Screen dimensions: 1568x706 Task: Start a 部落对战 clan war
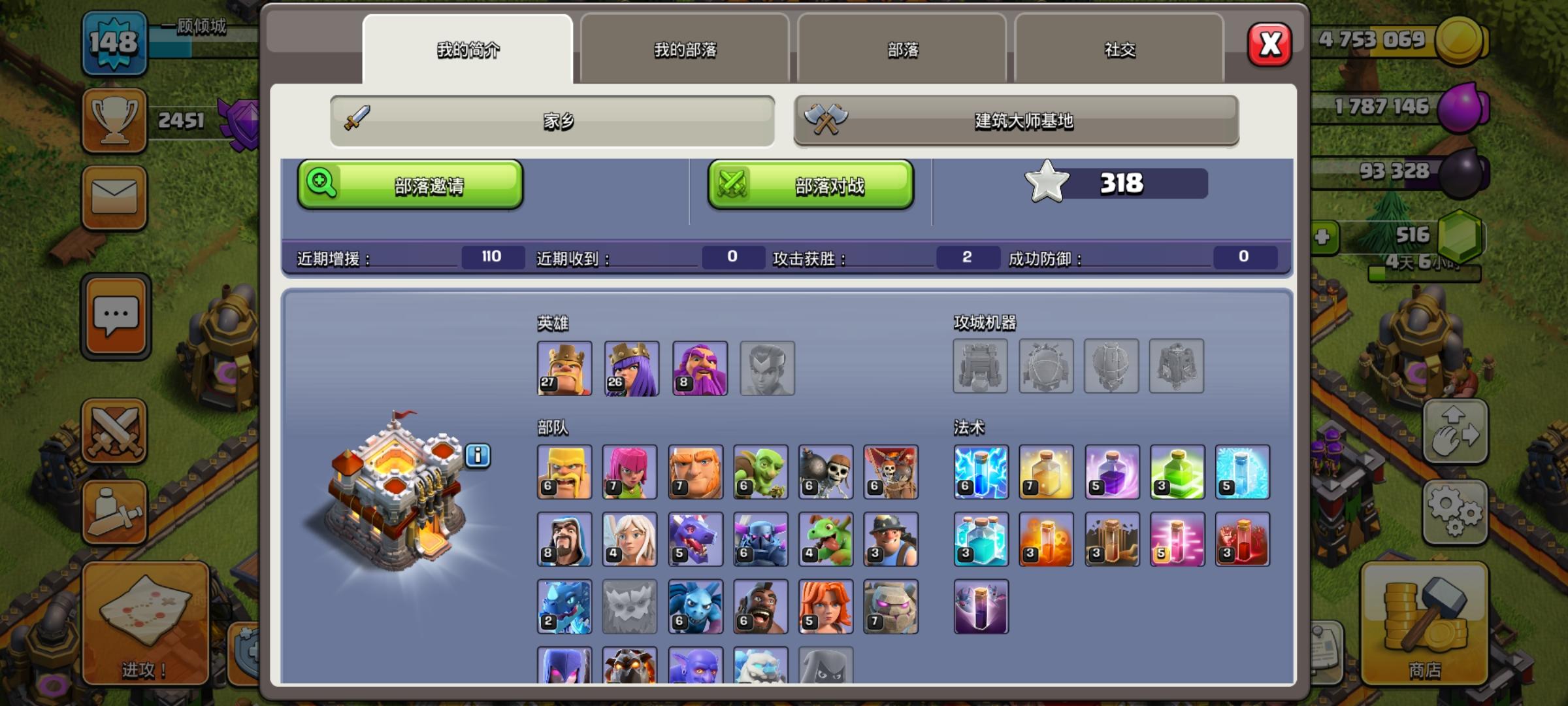coord(811,185)
